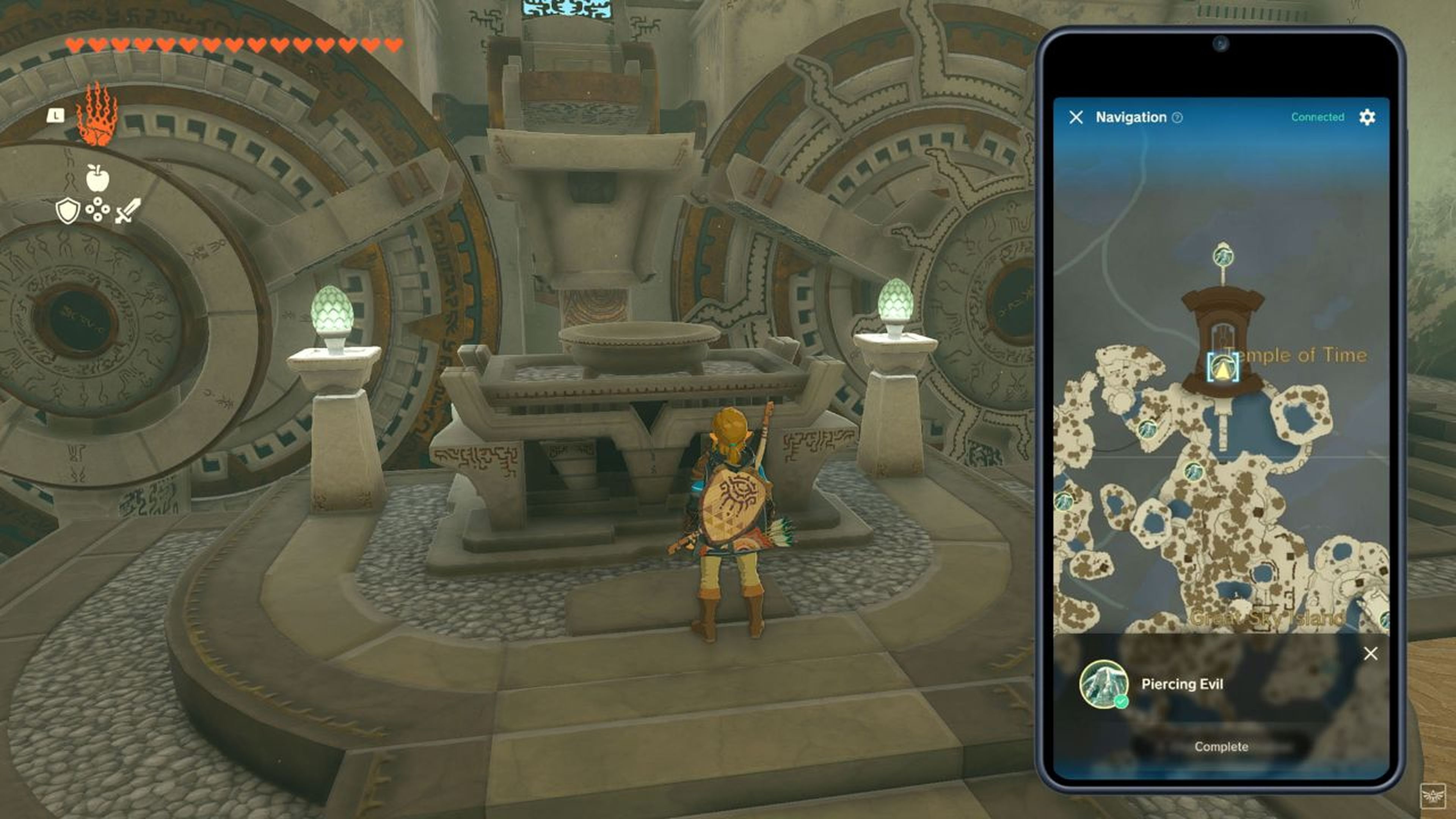Toggle the green completion checkmark on Piercing Evil

1122,702
